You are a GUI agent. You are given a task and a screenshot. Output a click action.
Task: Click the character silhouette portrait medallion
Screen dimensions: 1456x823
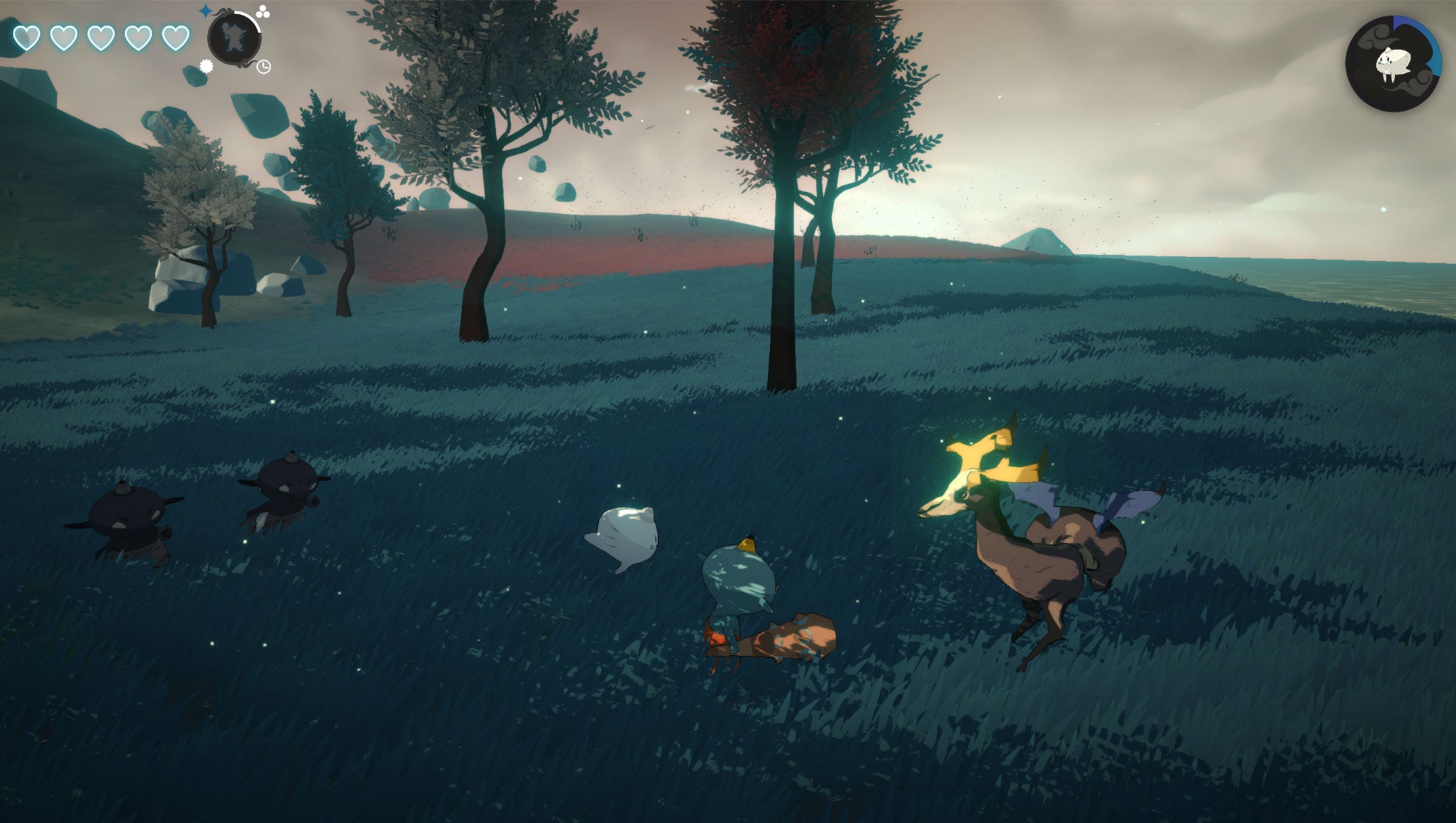(x=233, y=38)
